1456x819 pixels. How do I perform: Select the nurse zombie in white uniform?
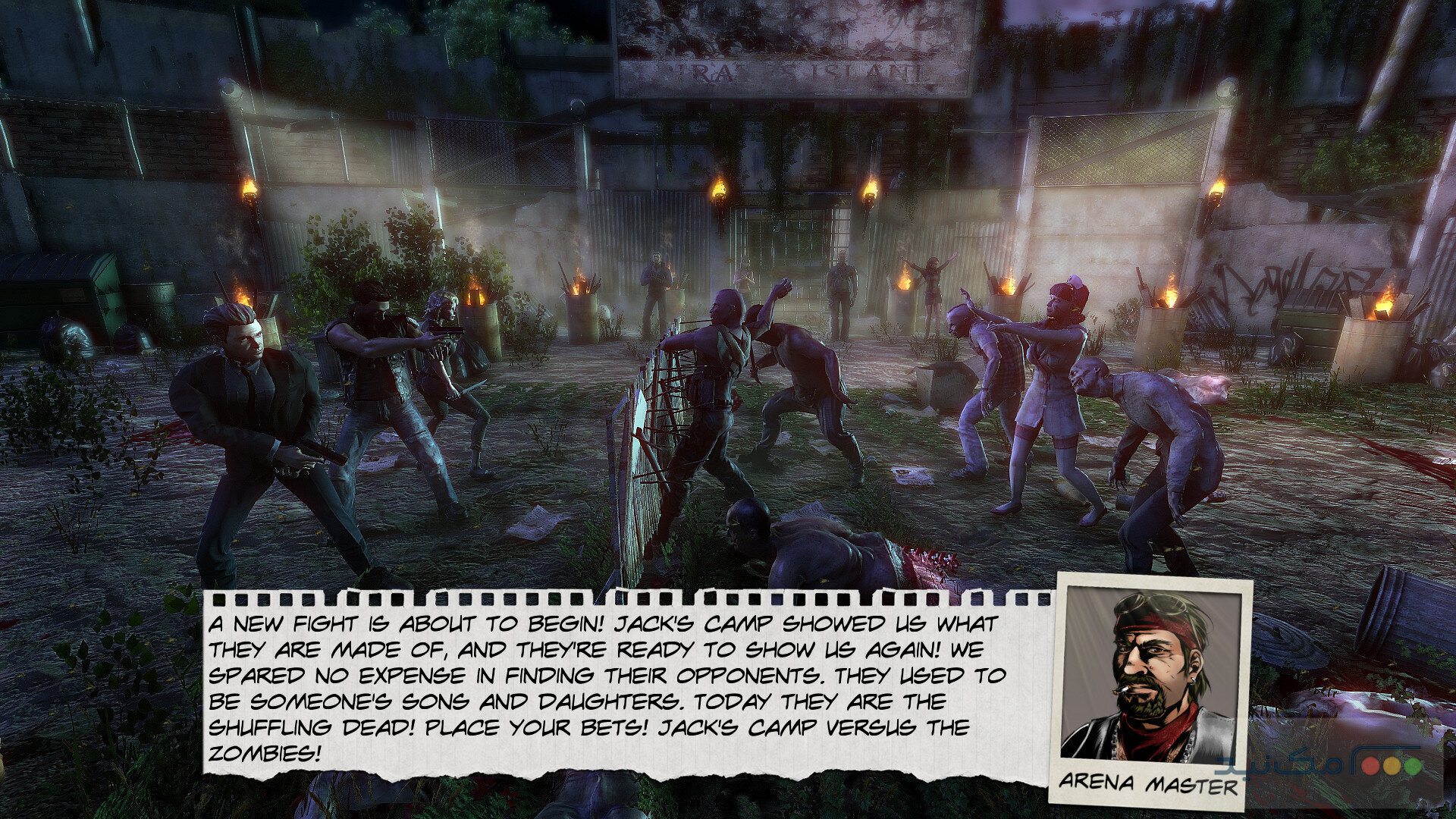coord(1054,372)
